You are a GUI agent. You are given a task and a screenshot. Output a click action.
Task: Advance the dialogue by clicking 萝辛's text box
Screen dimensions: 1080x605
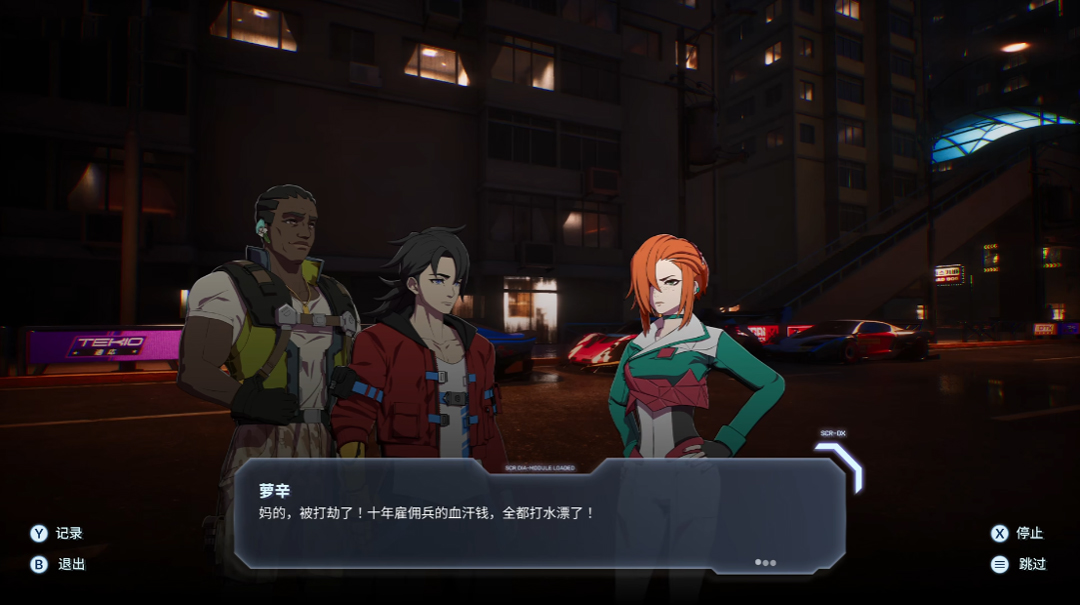coord(540,514)
